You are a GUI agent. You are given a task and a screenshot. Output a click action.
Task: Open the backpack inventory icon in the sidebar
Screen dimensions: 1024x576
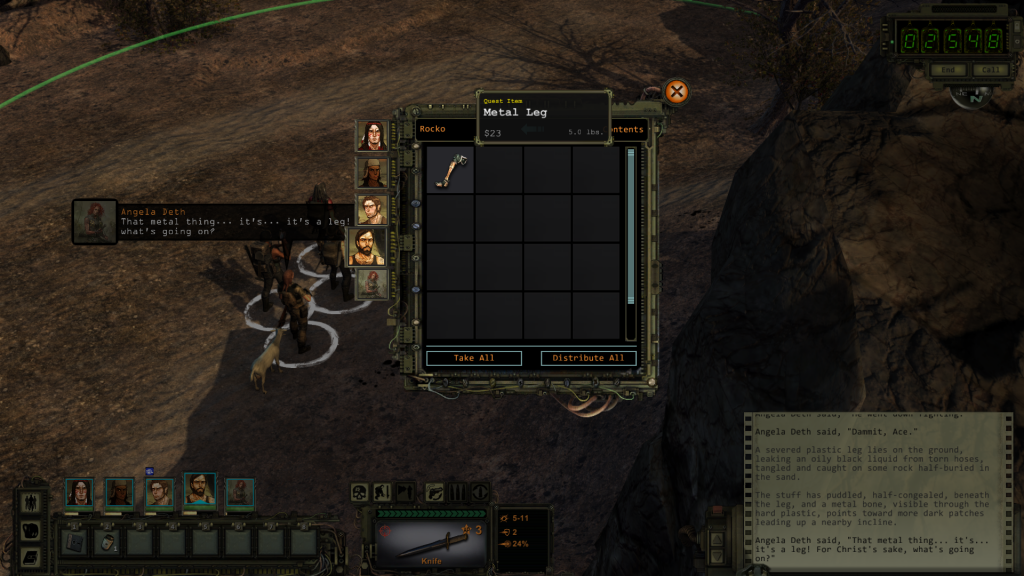click(x=31, y=530)
